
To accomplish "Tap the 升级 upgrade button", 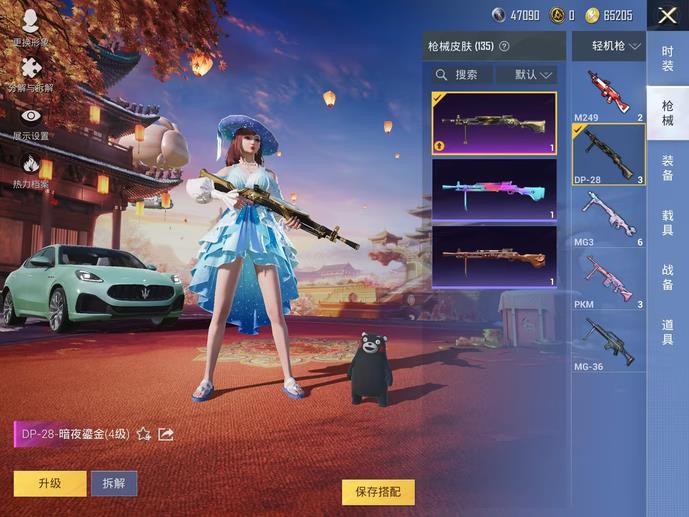I will (x=50, y=483).
